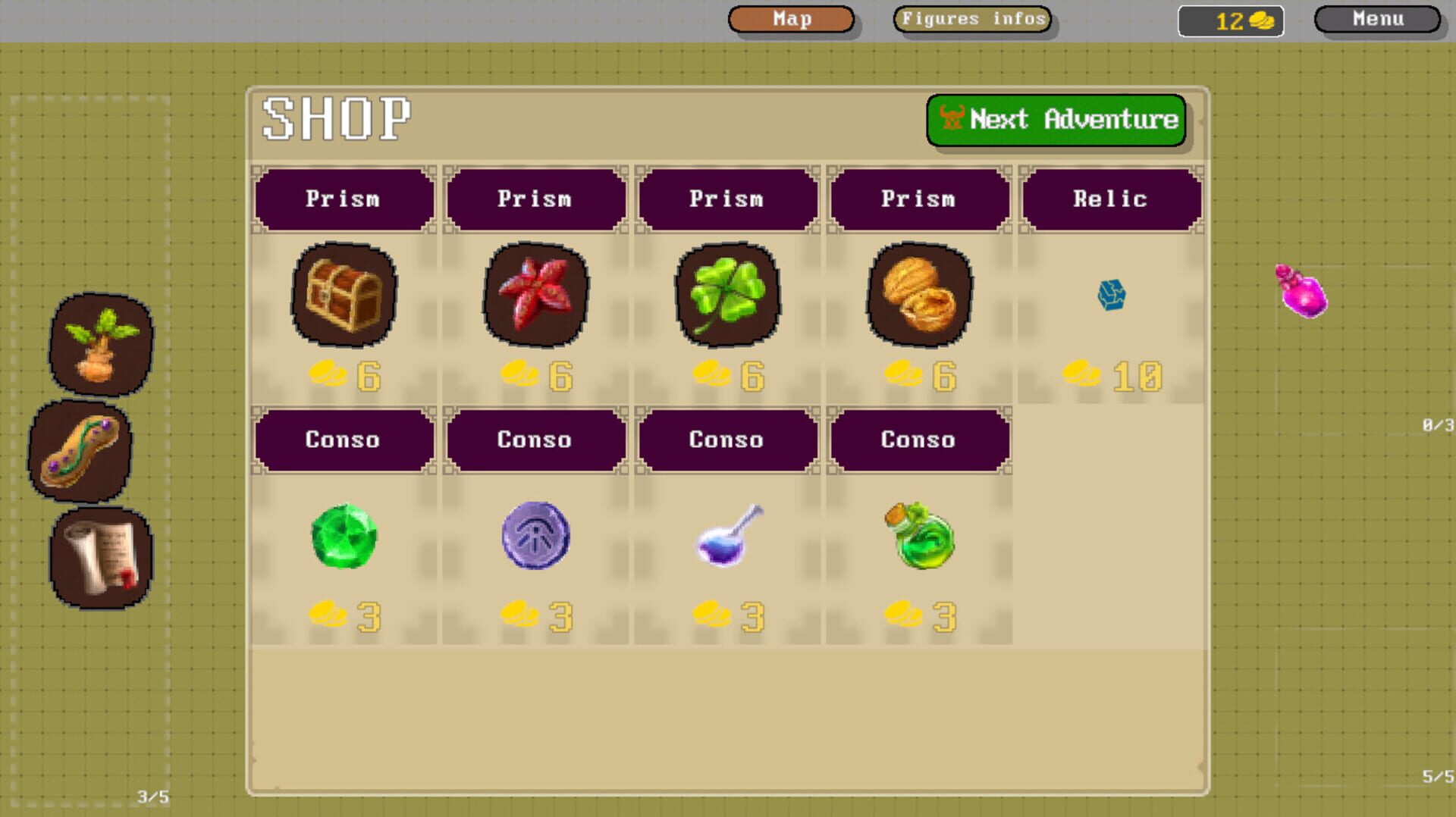Select the treasure chest Prism item
Screen dimensions: 1456x817
(x=344, y=297)
